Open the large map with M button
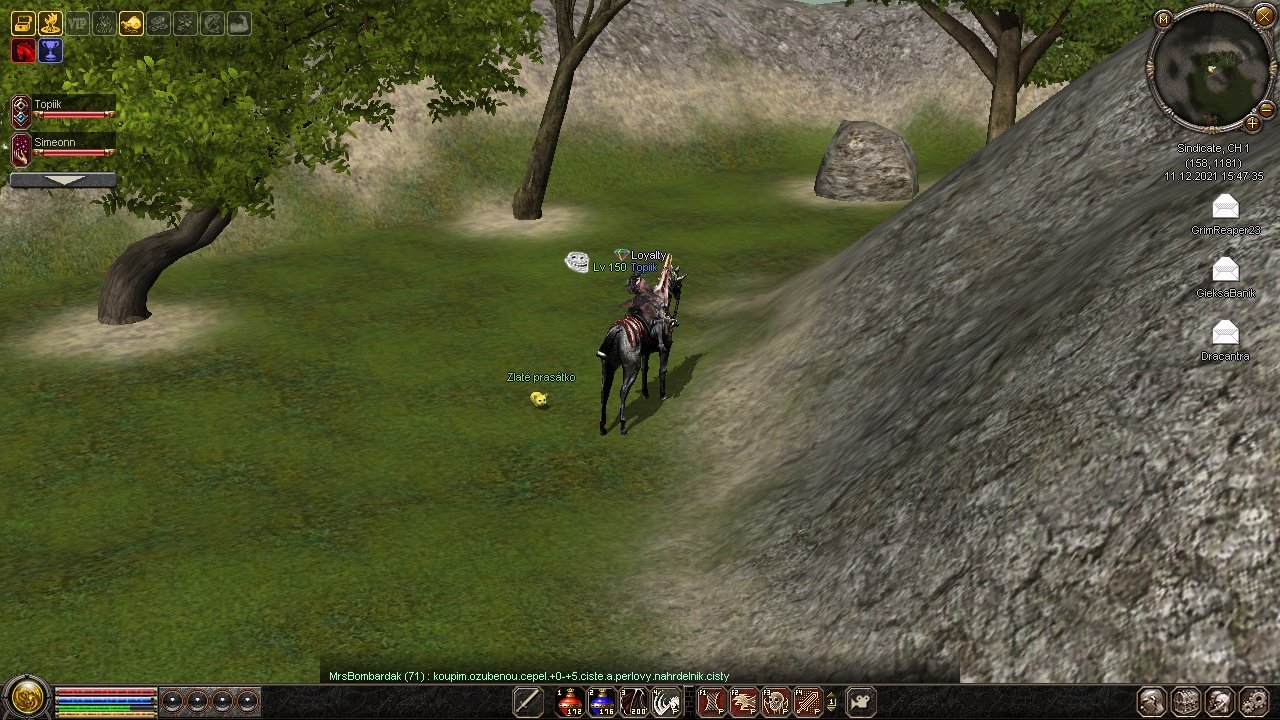The image size is (1280, 720). 1163,19
